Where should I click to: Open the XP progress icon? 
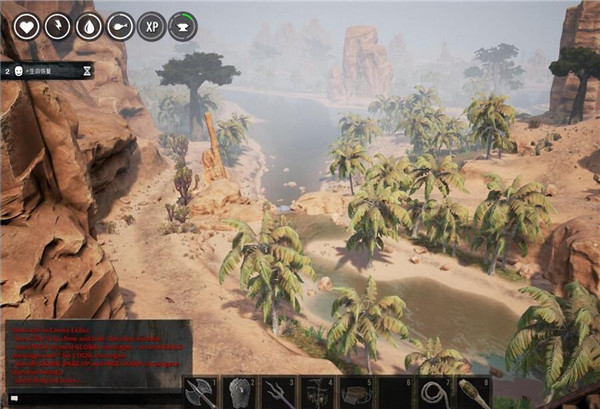151,26
